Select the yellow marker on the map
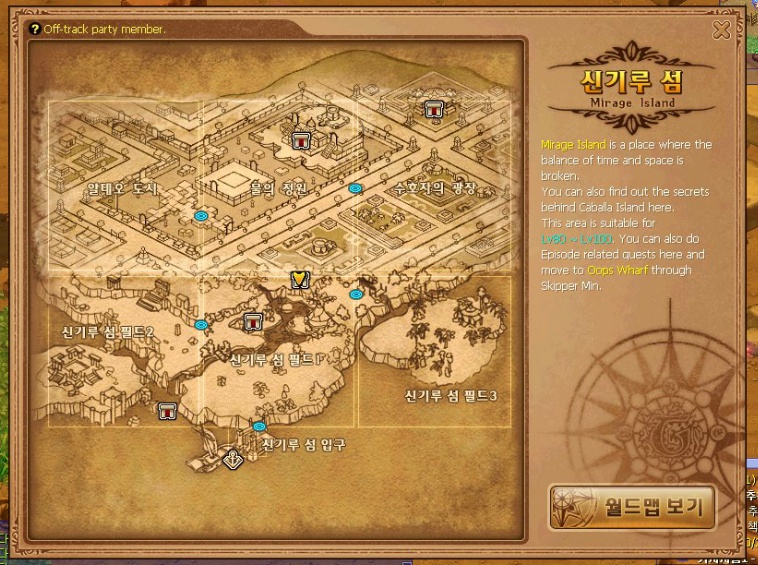 tap(298, 279)
